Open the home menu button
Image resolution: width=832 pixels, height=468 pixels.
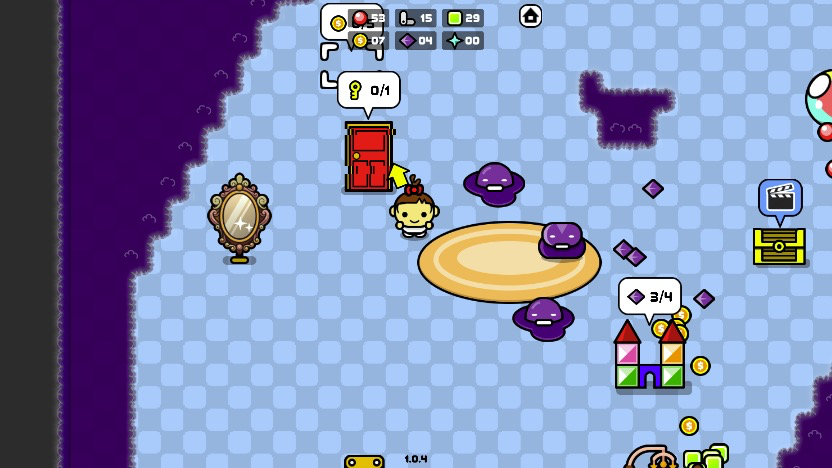coord(530,16)
